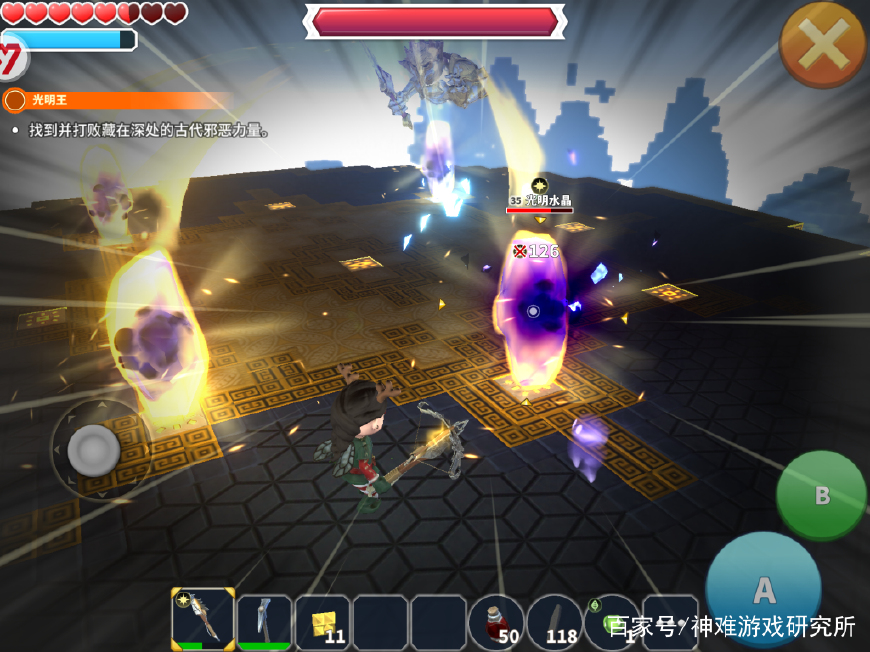Select the yellow block slot with 11

click(x=323, y=622)
